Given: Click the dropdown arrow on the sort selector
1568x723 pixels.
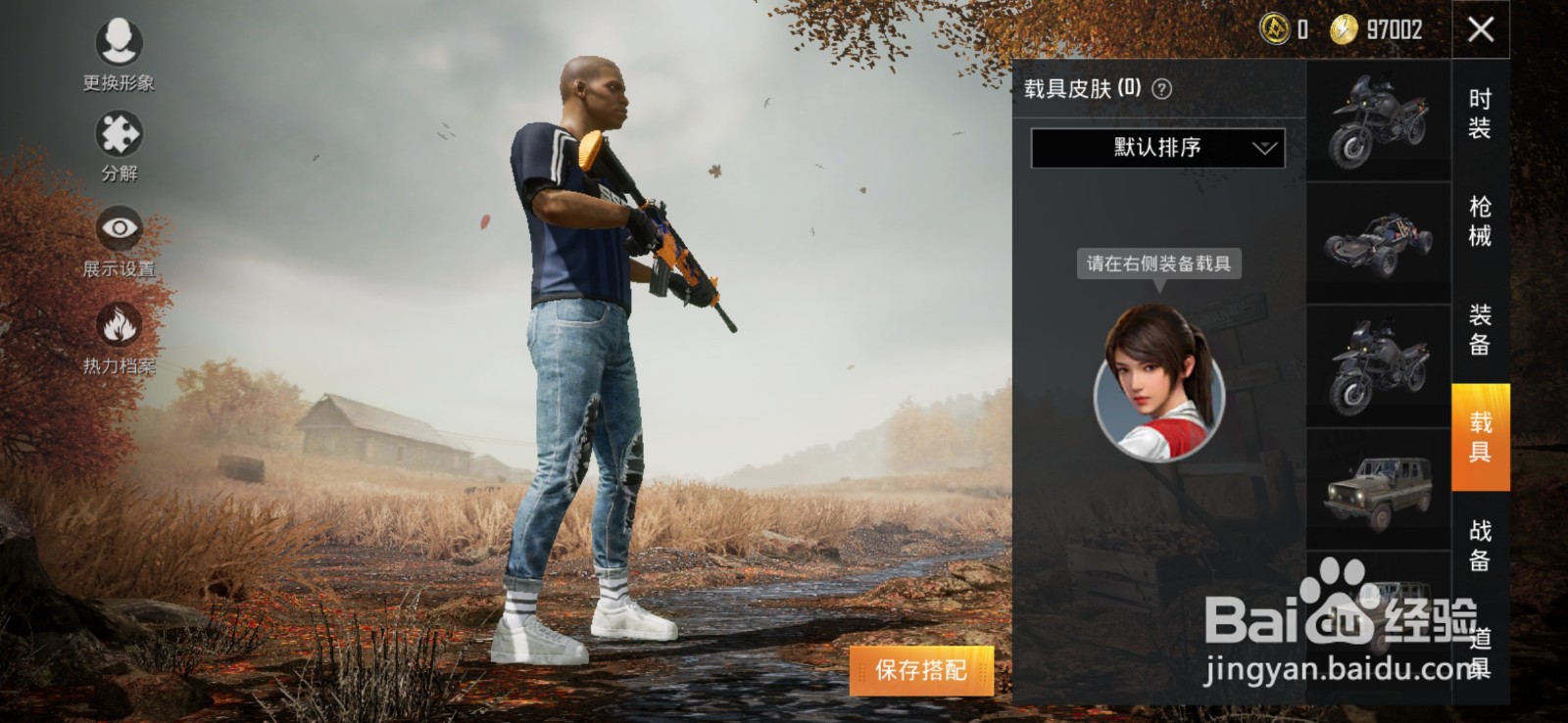Looking at the screenshot, I should point(1264,147).
